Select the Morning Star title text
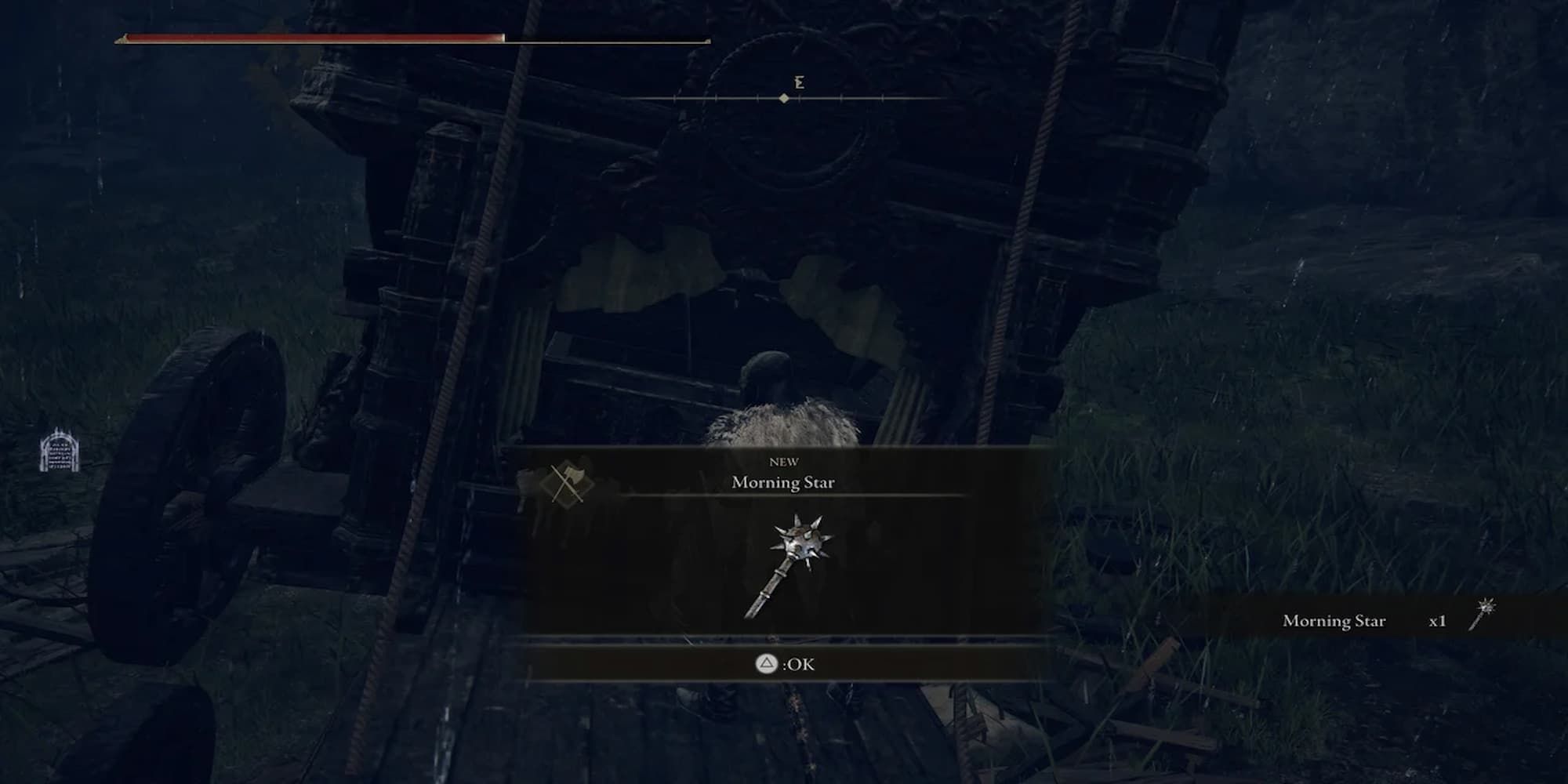This screenshot has height=784, width=1568. coord(784,484)
